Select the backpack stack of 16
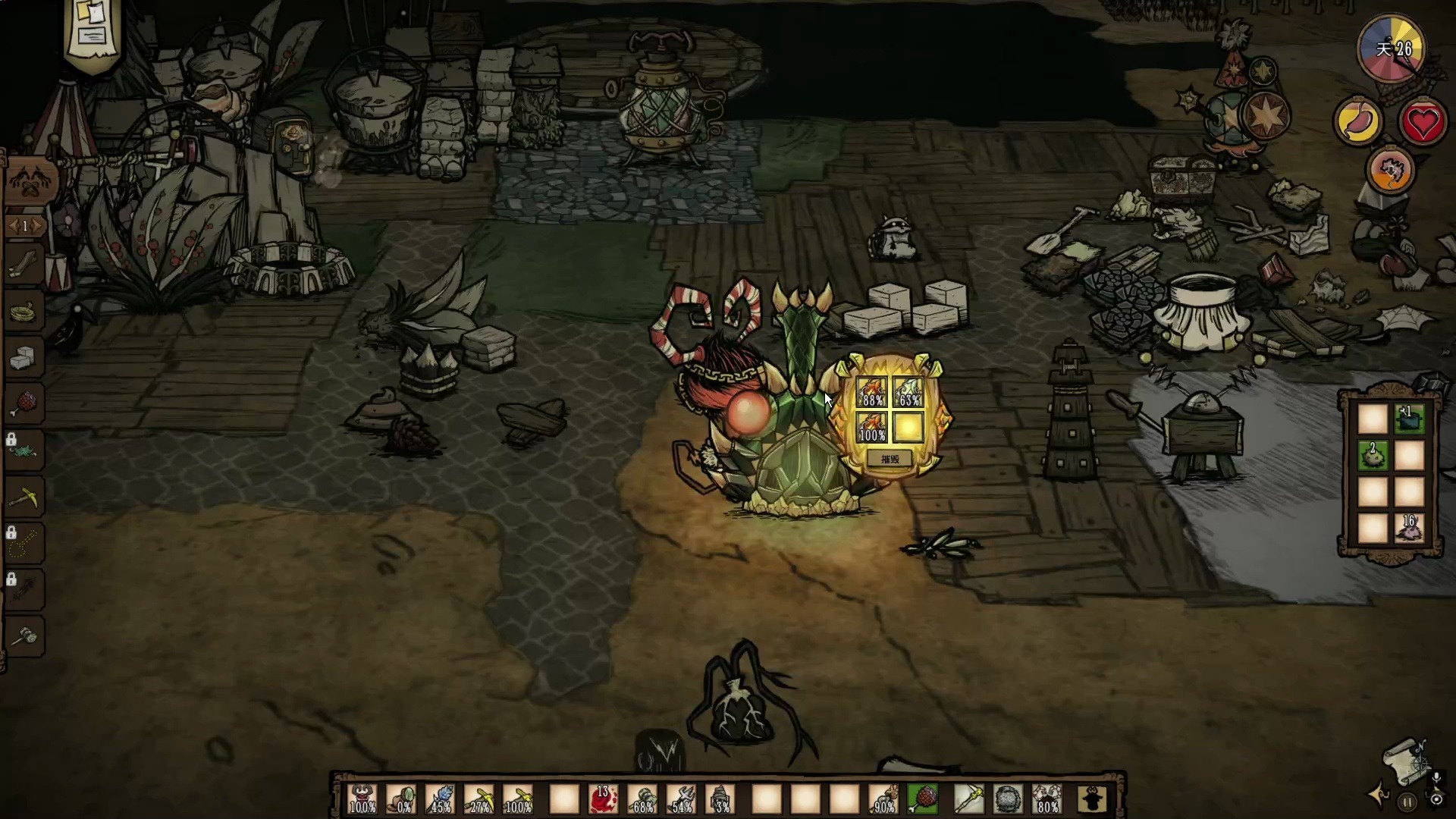1456x819 pixels. pos(1409,528)
